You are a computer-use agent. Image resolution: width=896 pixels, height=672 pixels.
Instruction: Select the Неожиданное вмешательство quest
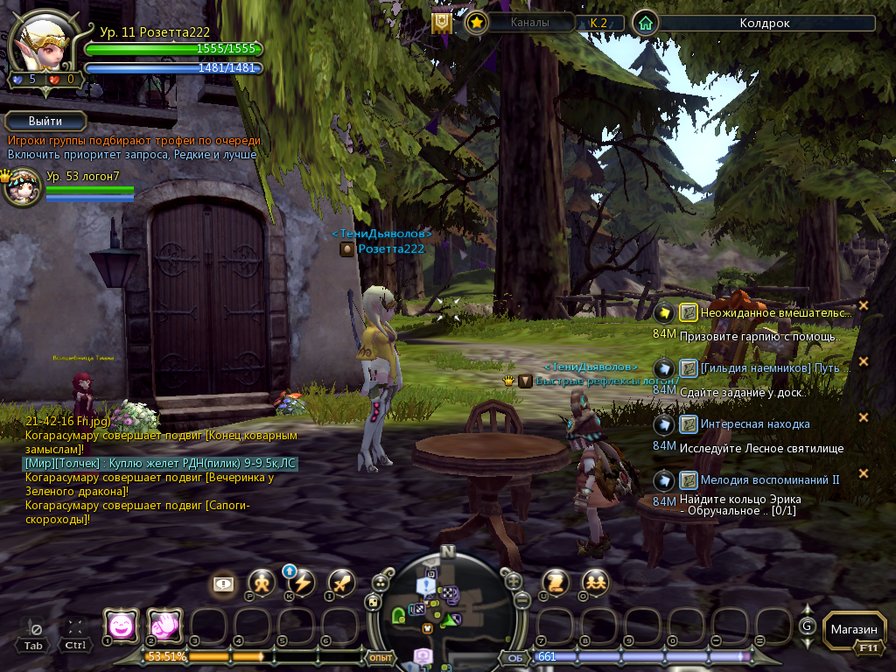coord(765,313)
